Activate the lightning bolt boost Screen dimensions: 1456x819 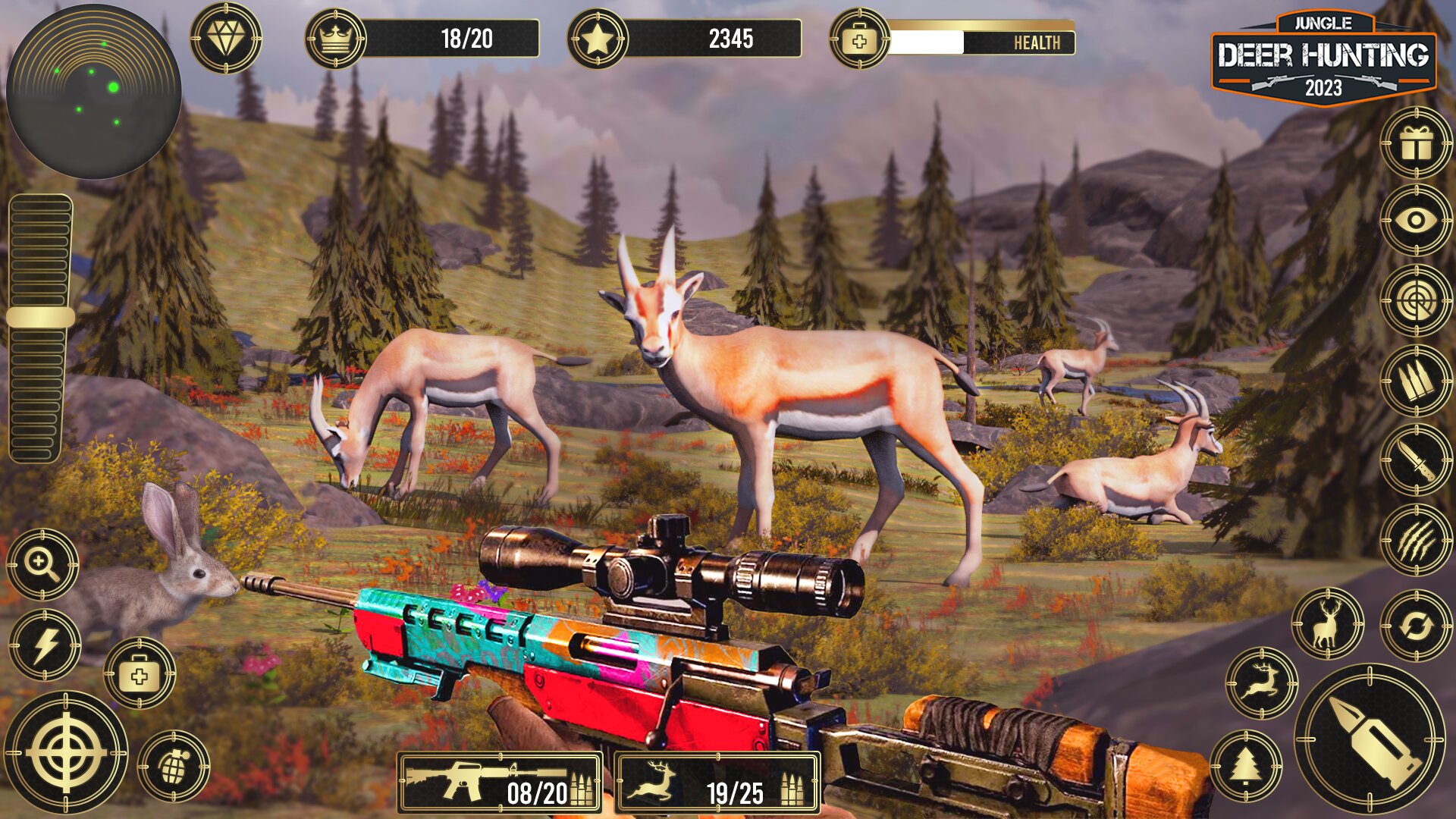pyautogui.click(x=45, y=645)
